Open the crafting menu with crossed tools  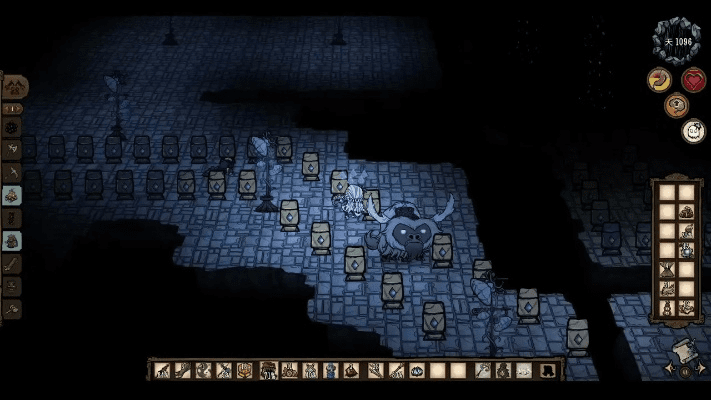pyautogui.click(x=14, y=85)
